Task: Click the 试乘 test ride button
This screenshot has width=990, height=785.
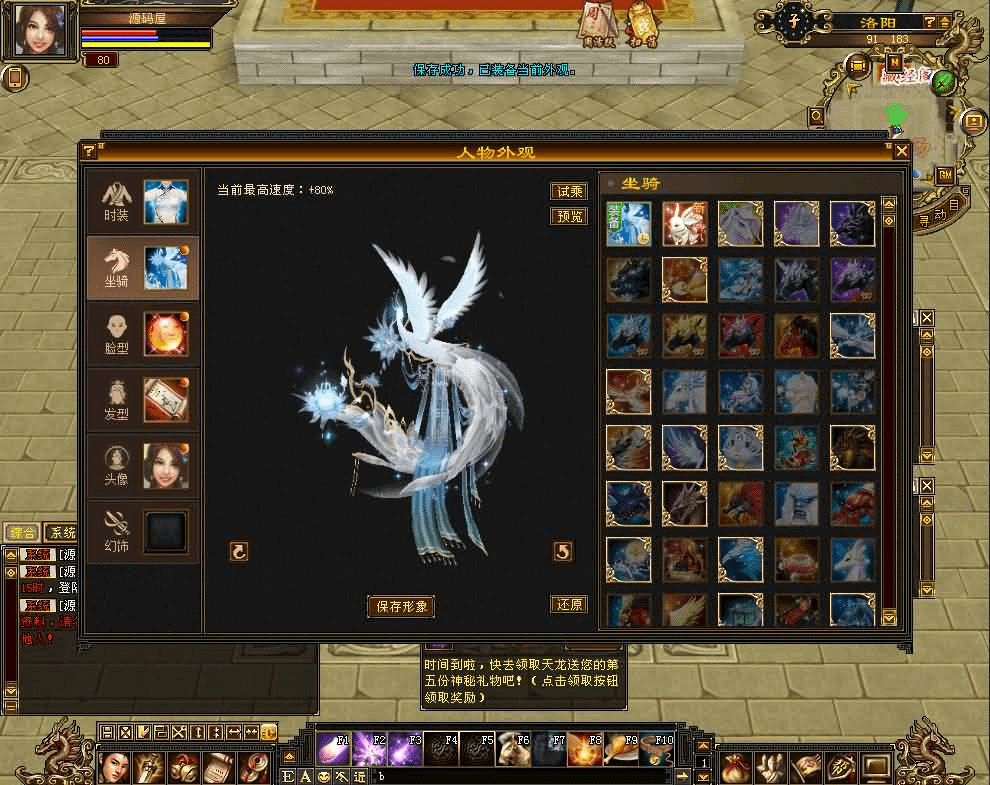Action: [x=569, y=191]
